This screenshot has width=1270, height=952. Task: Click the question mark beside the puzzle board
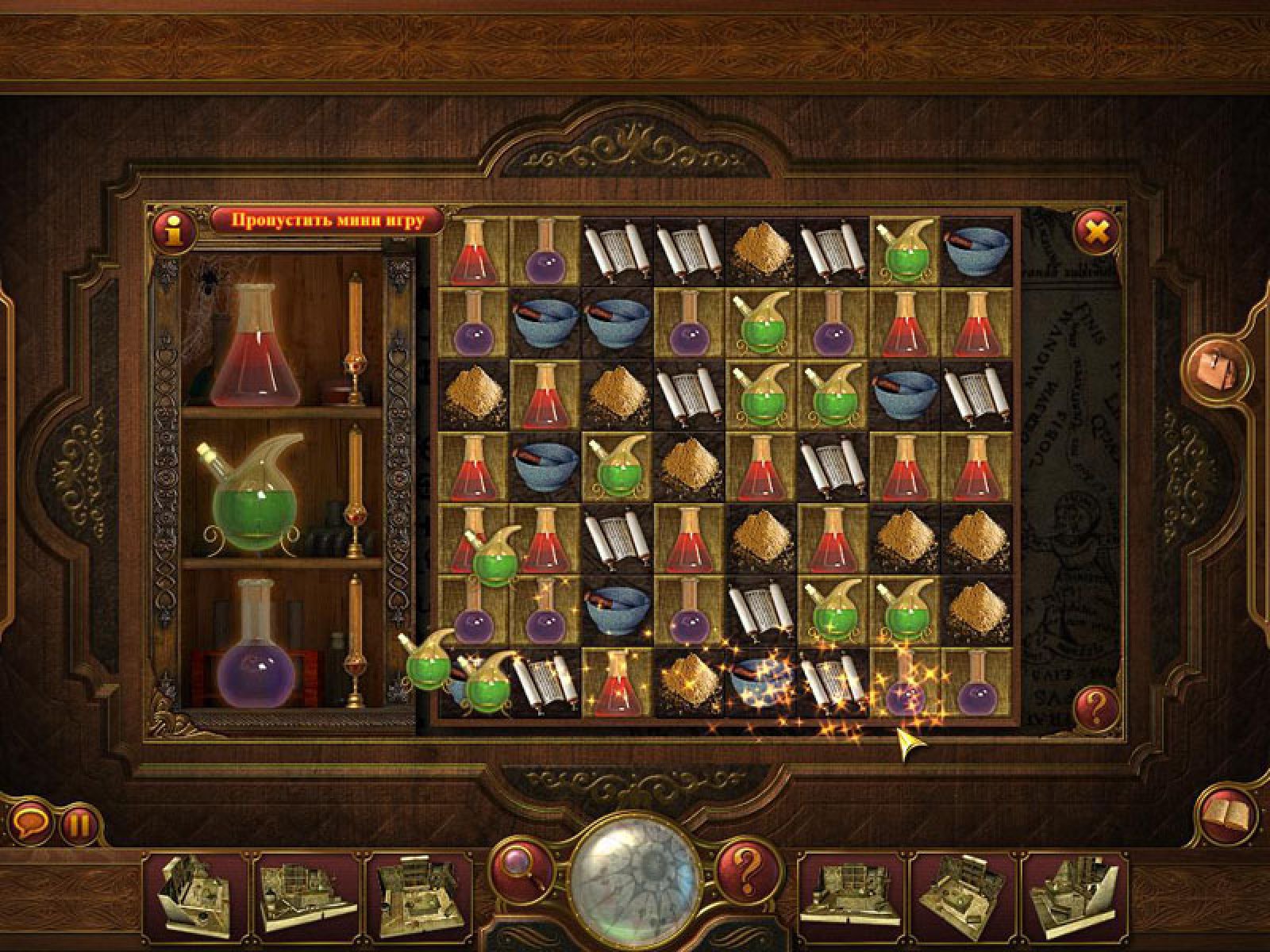click(x=1096, y=704)
